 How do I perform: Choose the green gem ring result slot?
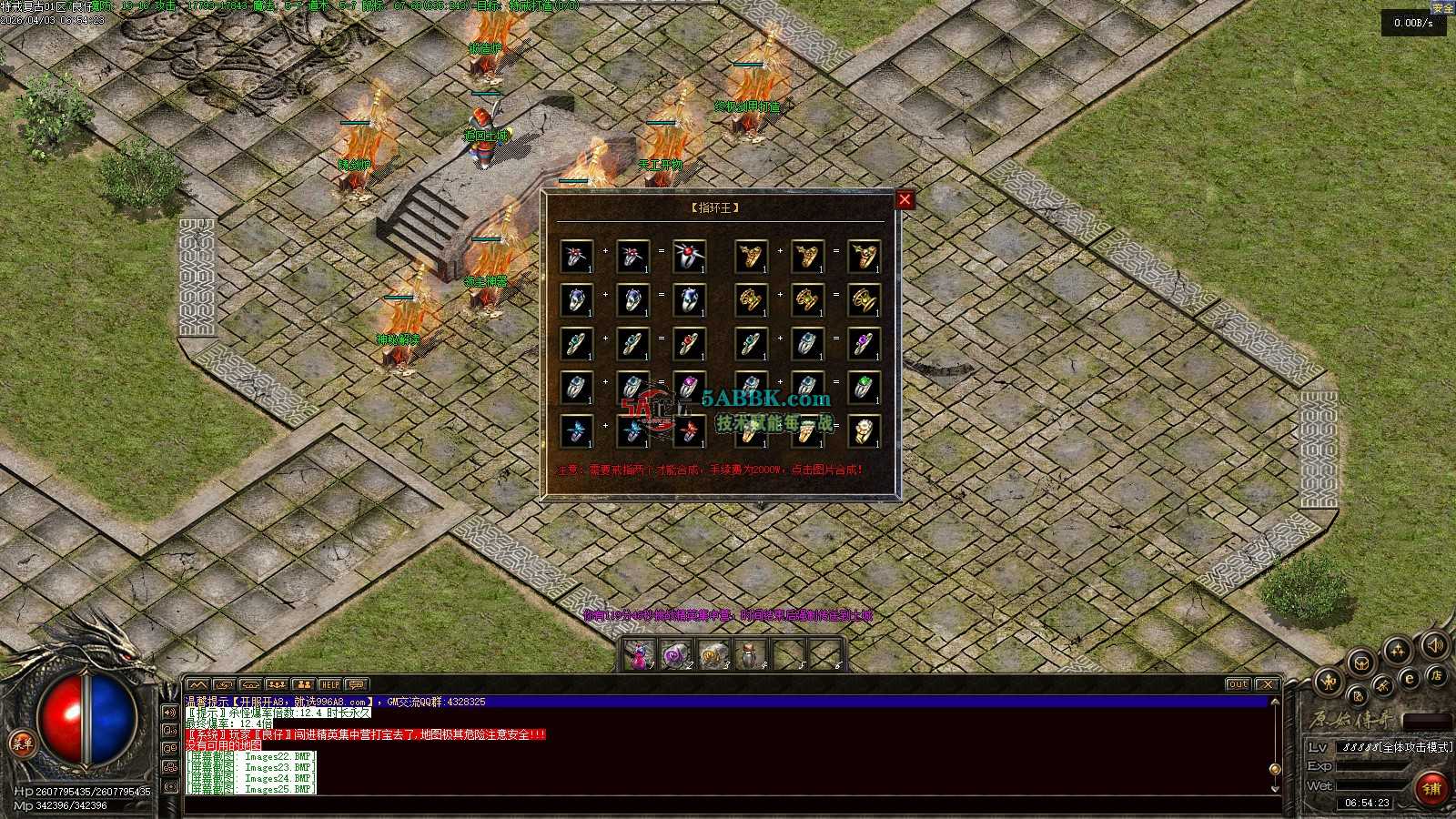pos(864,388)
